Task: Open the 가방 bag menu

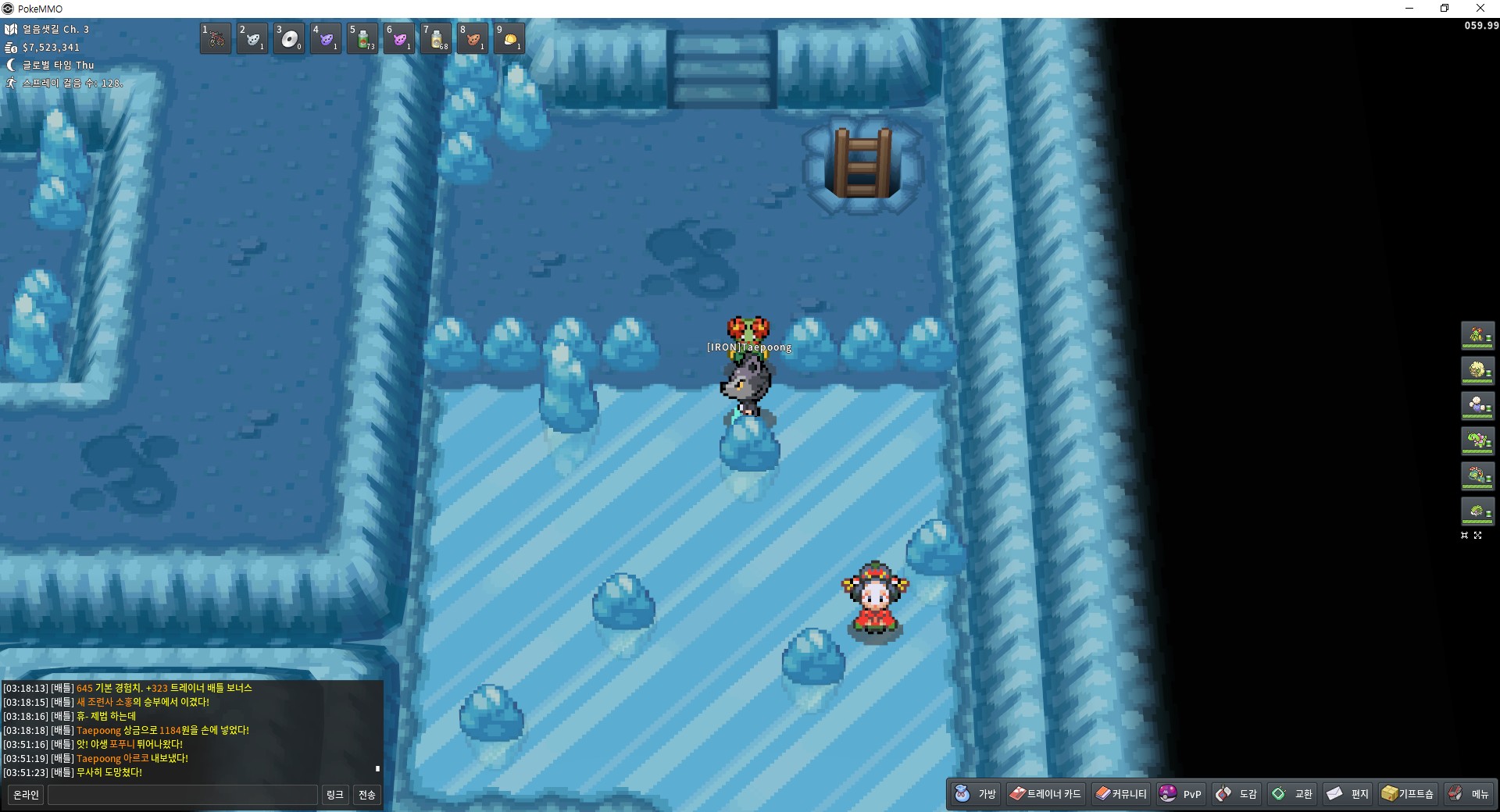Action: pyautogui.click(x=977, y=794)
